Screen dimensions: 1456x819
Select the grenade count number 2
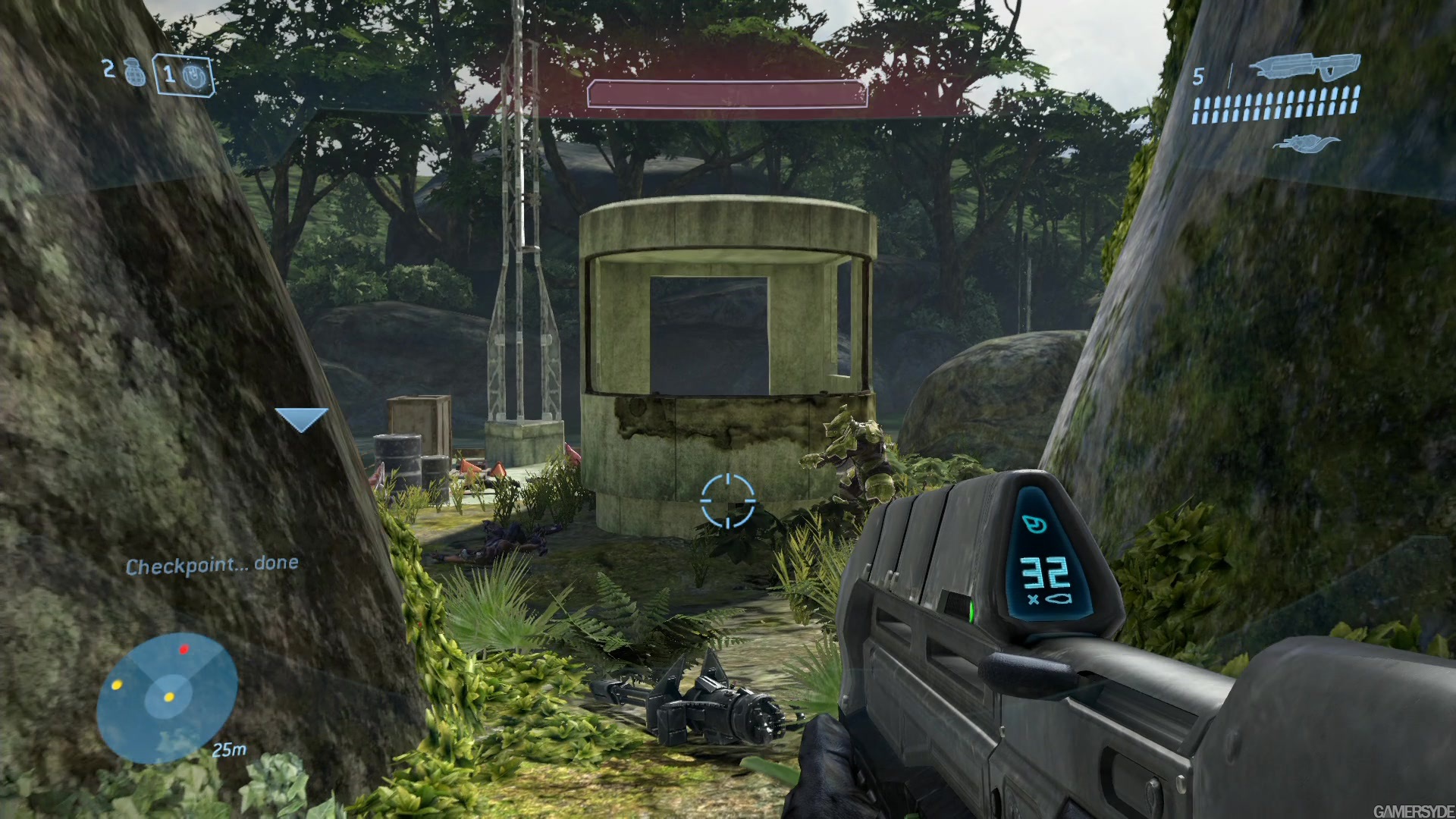point(108,71)
